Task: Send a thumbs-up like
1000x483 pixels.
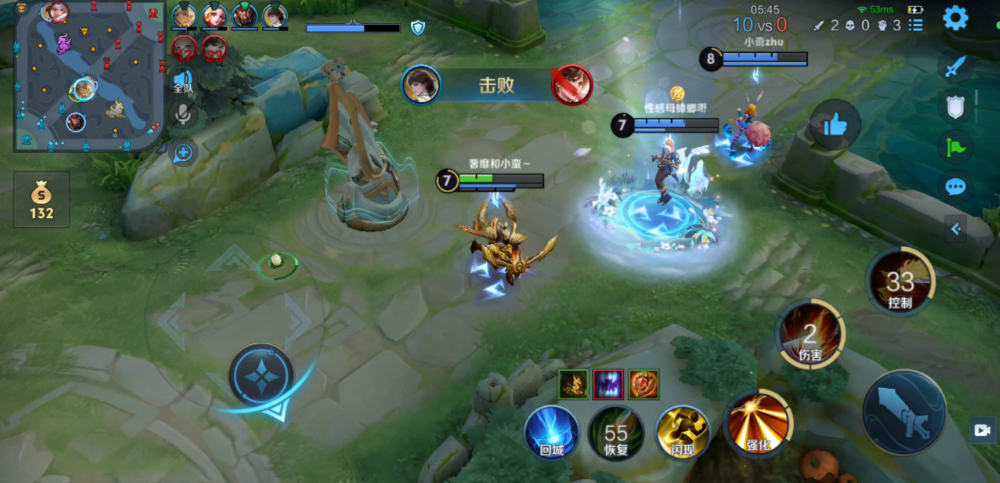Action: [835, 124]
